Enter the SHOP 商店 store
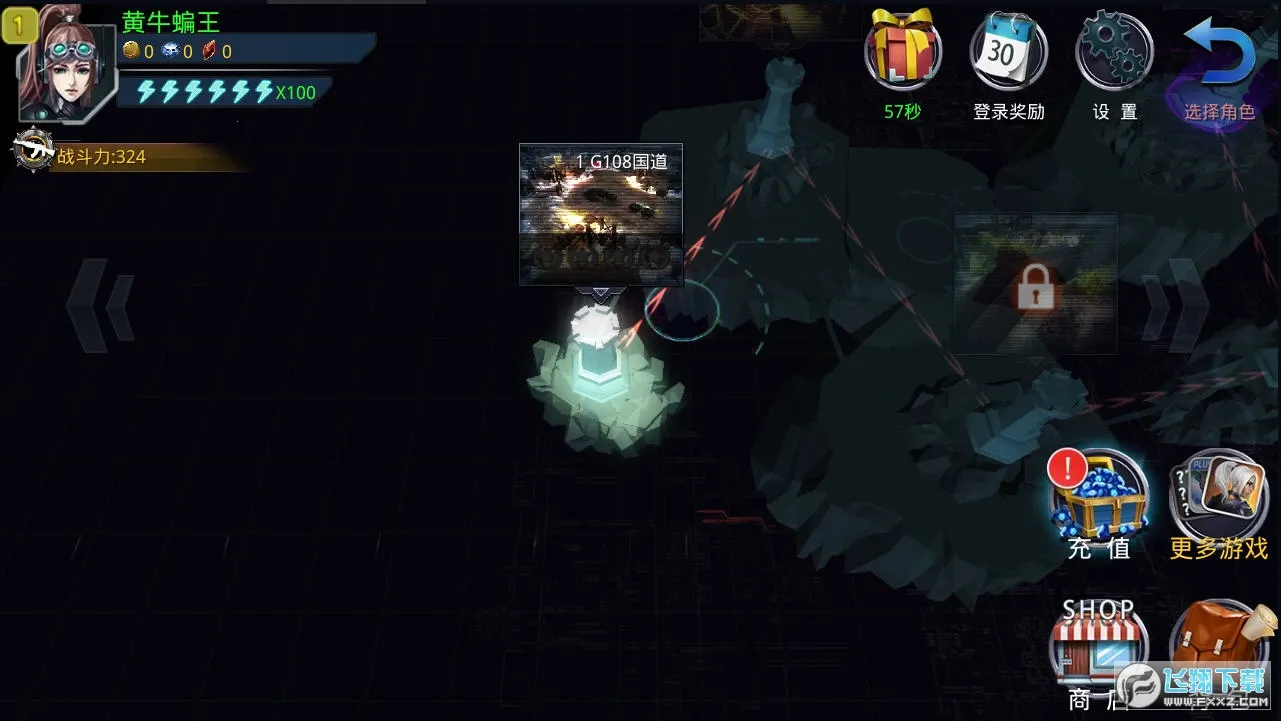 1098,642
